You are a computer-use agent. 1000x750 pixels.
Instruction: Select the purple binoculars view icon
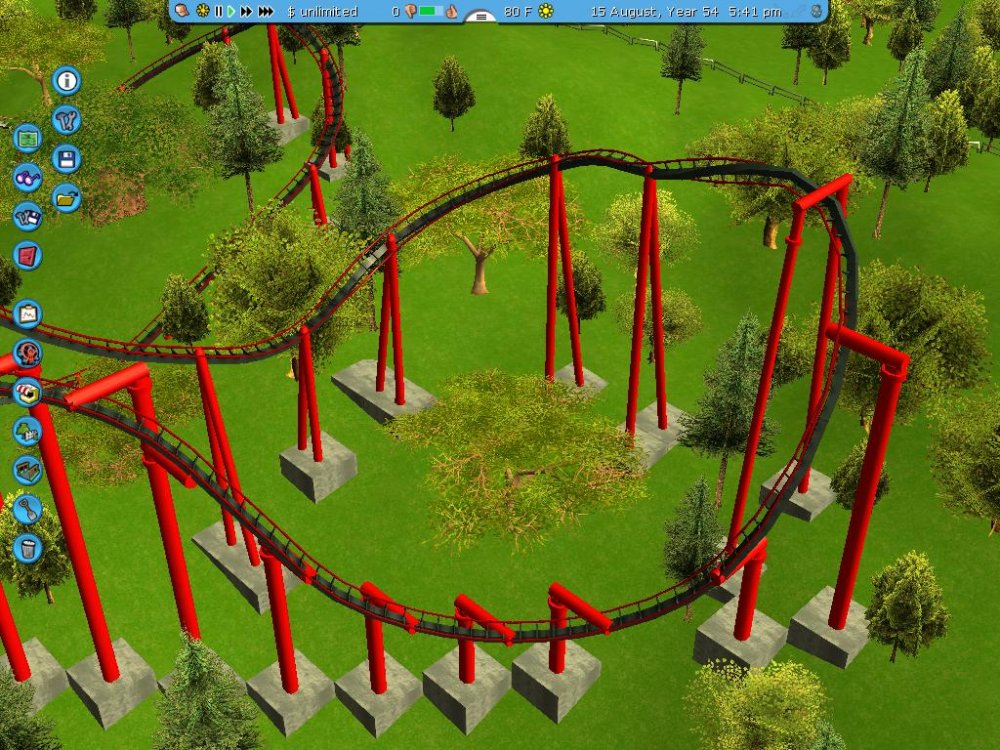tap(27, 177)
